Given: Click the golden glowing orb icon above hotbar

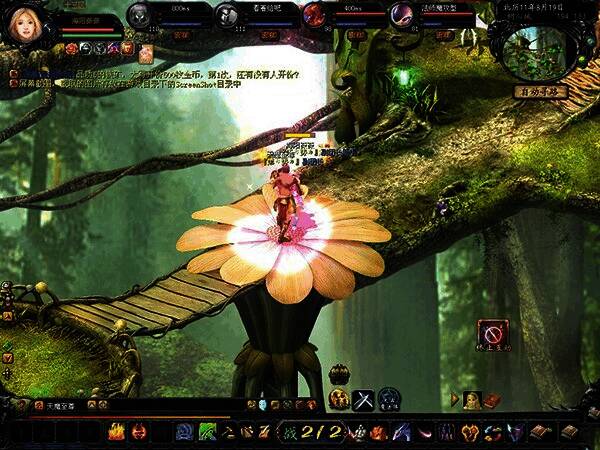Looking at the screenshot, I should [338, 398].
